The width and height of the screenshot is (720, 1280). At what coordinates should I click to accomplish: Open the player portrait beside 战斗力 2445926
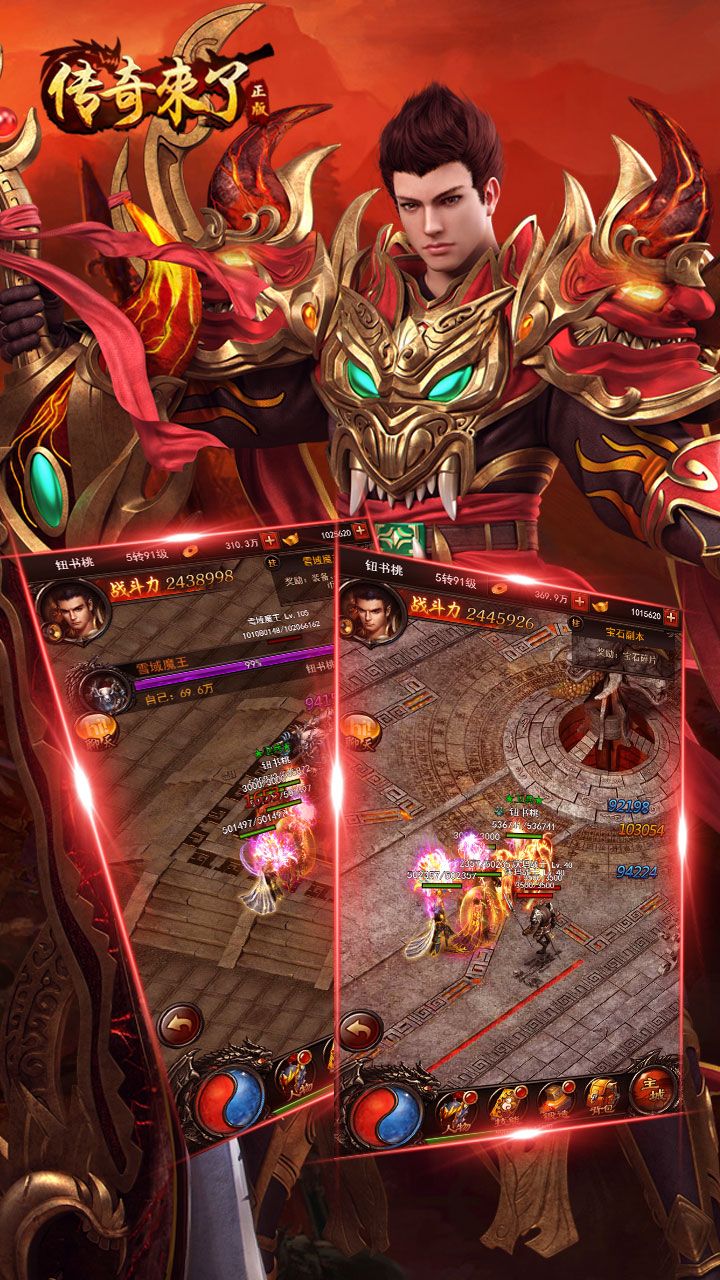[371, 612]
